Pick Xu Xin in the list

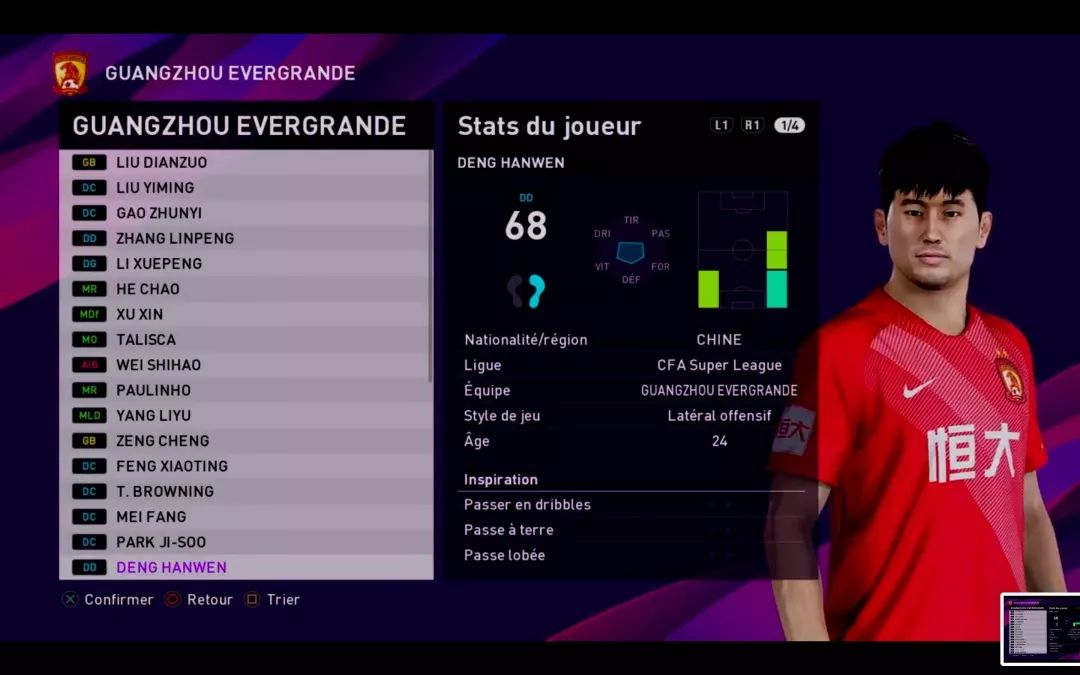click(x=245, y=314)
